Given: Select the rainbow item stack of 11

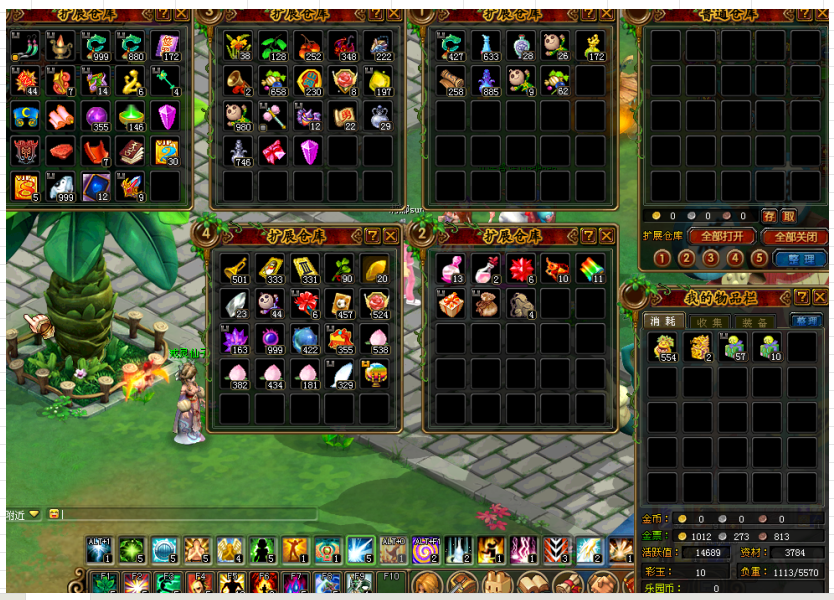Looking at the screenshot, I should 590,268.
